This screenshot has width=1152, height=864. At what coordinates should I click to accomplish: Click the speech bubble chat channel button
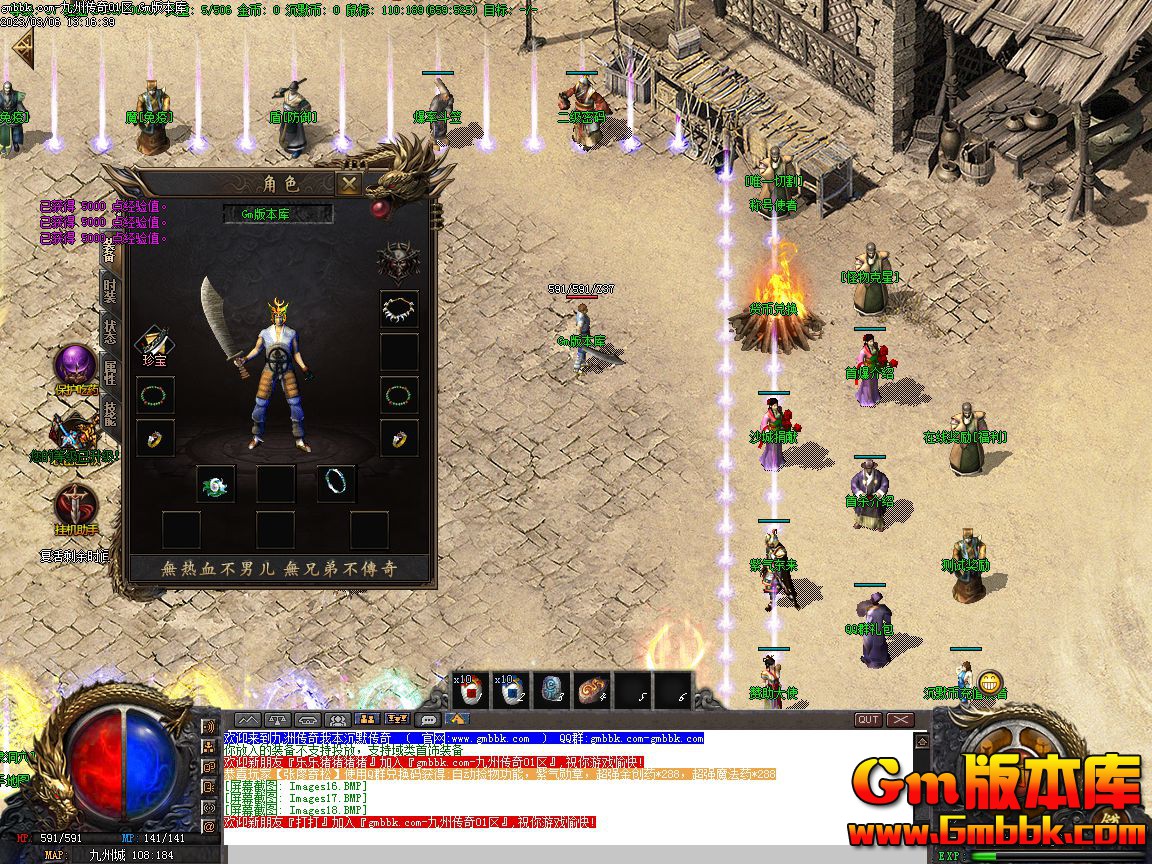click(428, 720)
